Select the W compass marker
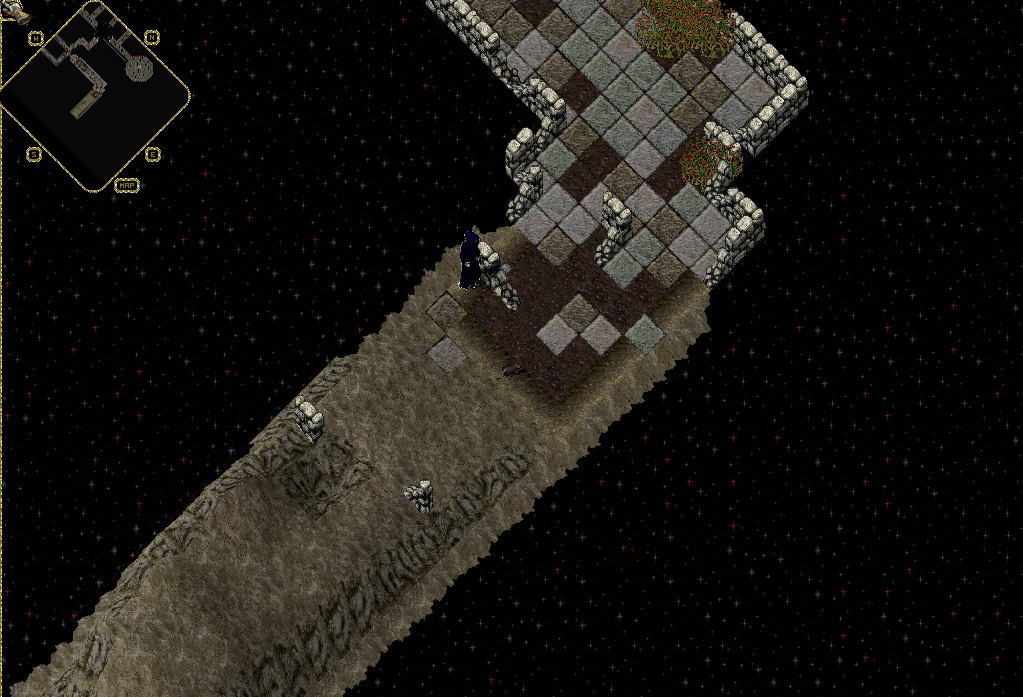Screen dimensions: 1023x697 [x=35, y=38]
